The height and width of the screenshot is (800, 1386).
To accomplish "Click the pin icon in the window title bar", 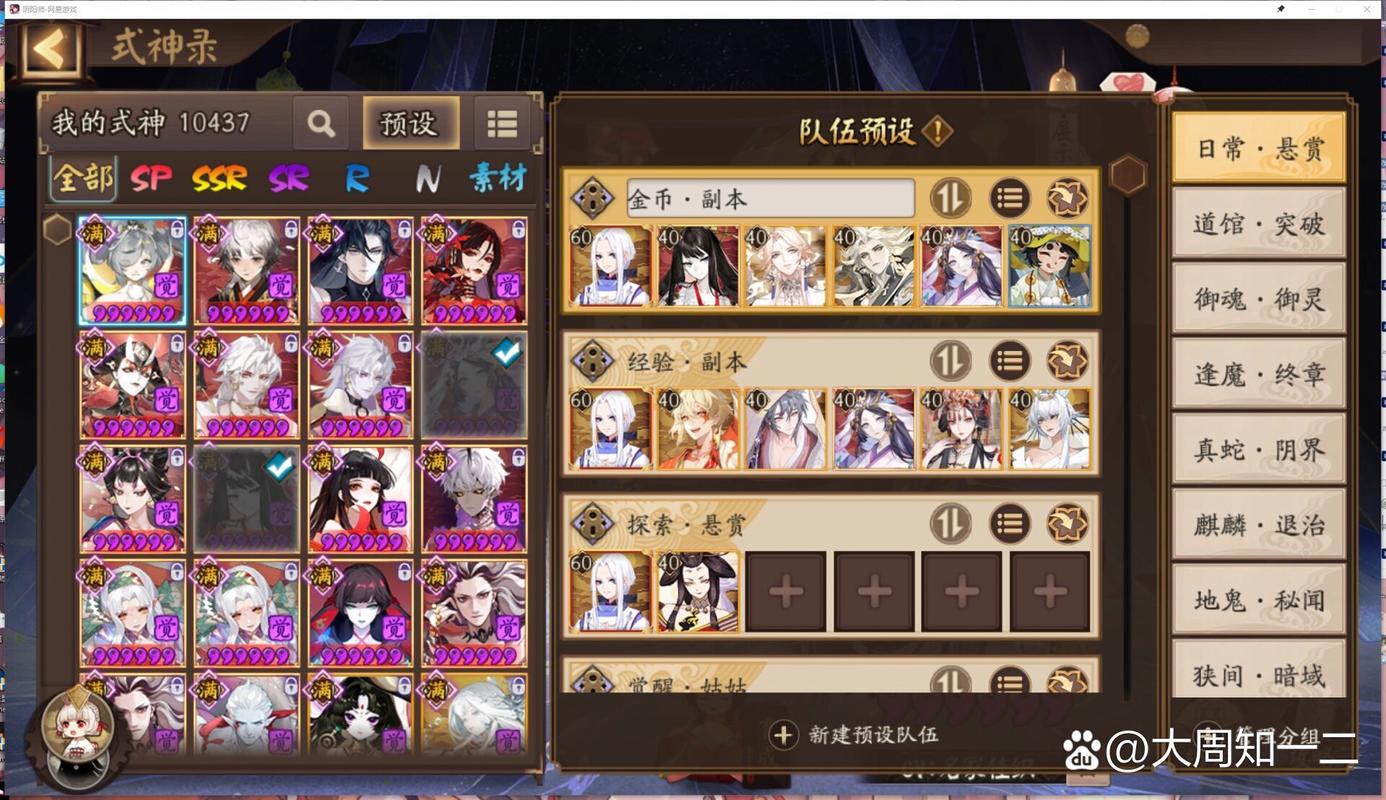I will tap(1281, 9).
